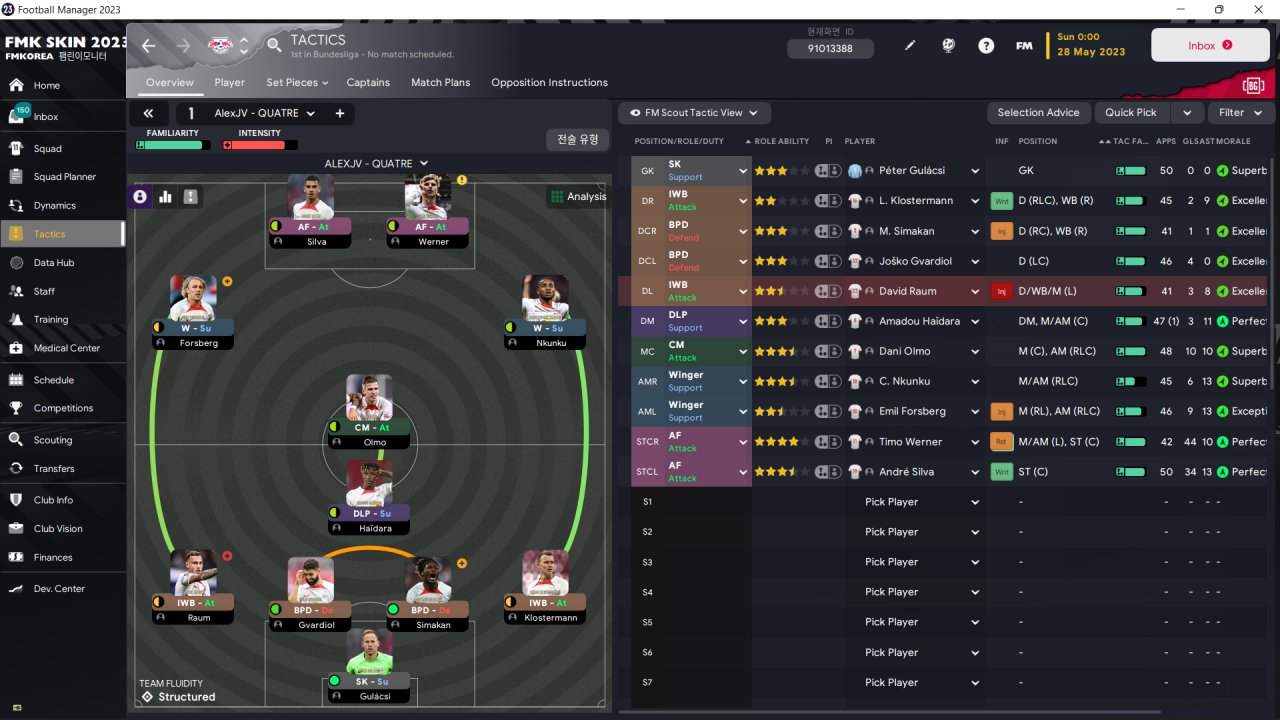
Task: Select Werner's striker card on the pitch
Action: point(428,211)
